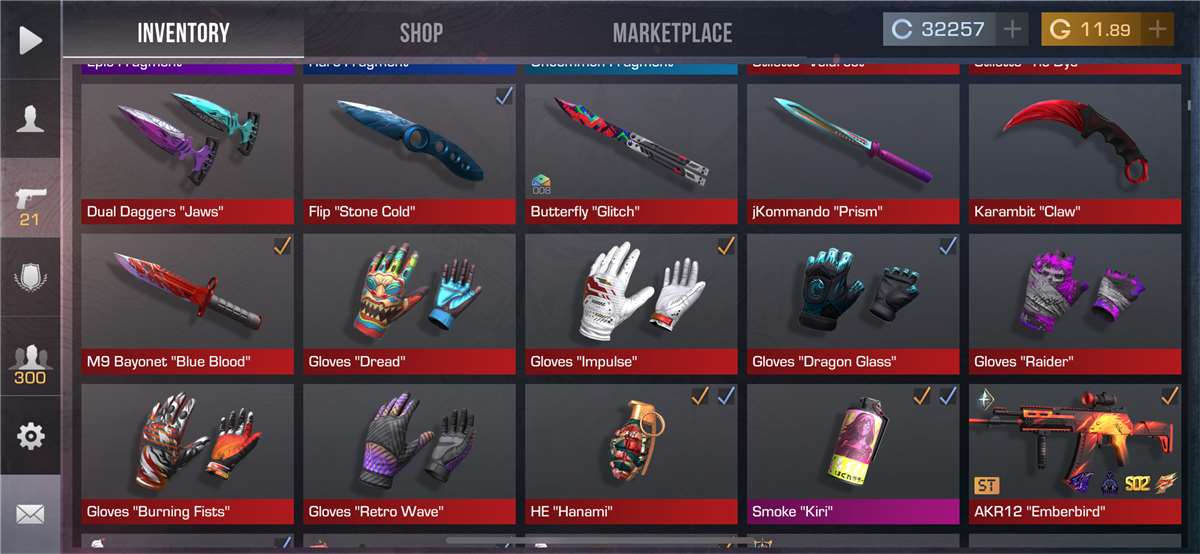Pick the Karambit "Claw" item
Screen dimensions: 1200x554
coord(1077,150)
